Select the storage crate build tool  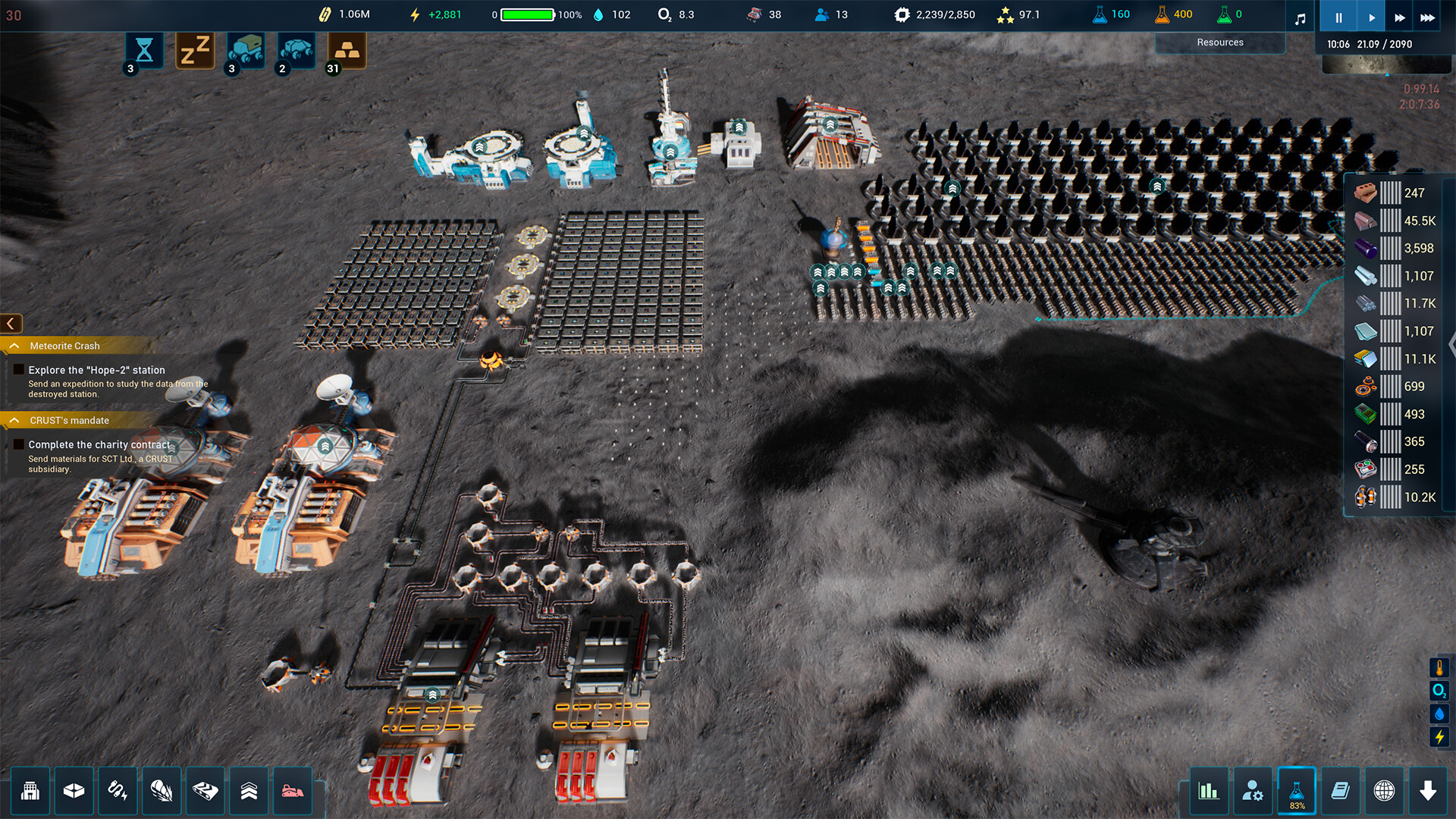coord(74,792)
